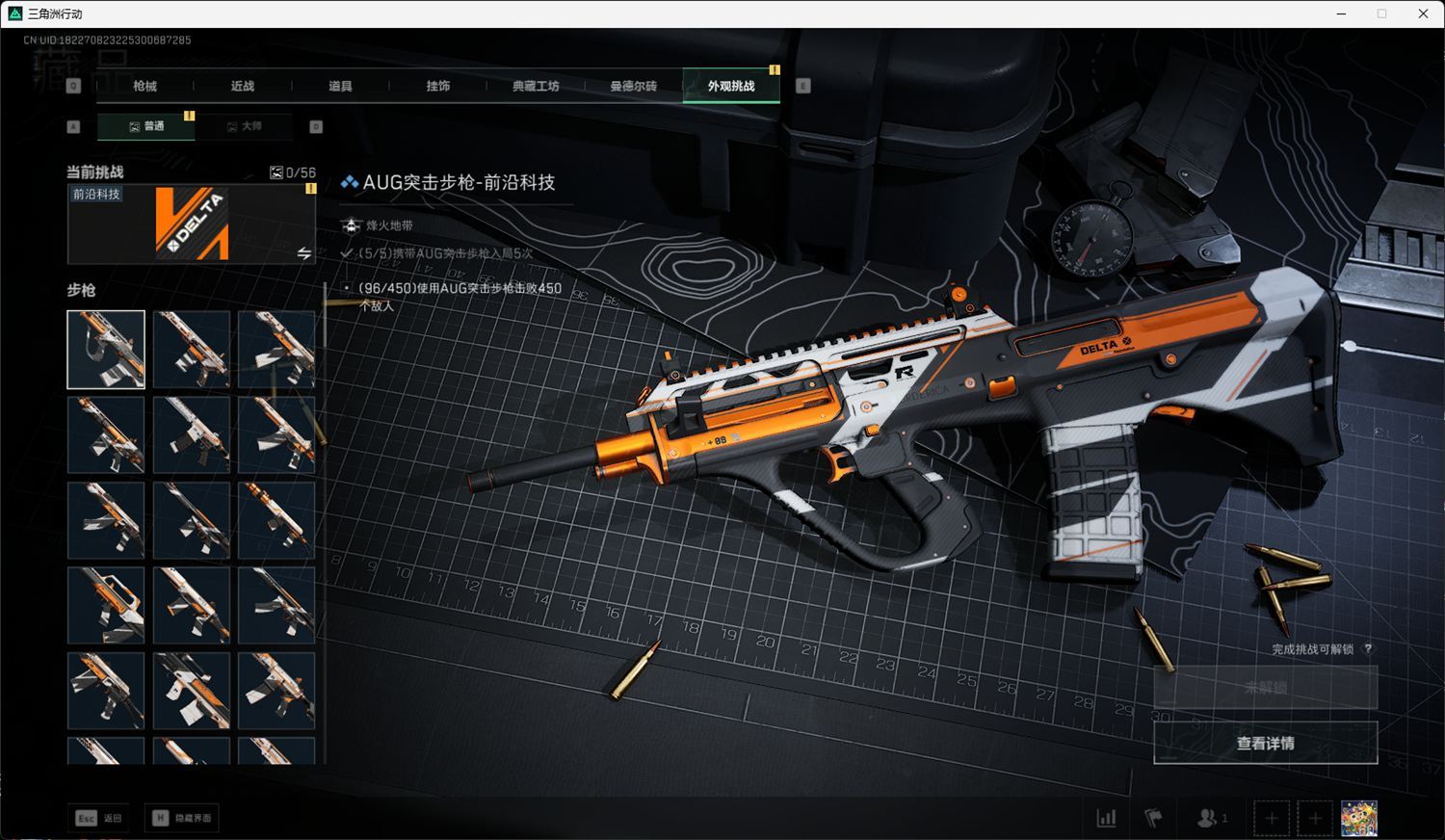Open the 前沿科技 current challenge card

click(192, 223)
